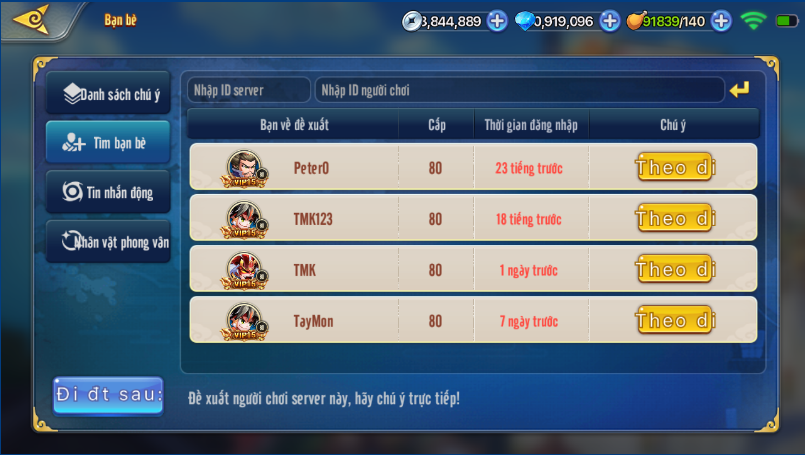Follow player TayMon
This screenshot has width=805, height=455.
coord(675,320)
